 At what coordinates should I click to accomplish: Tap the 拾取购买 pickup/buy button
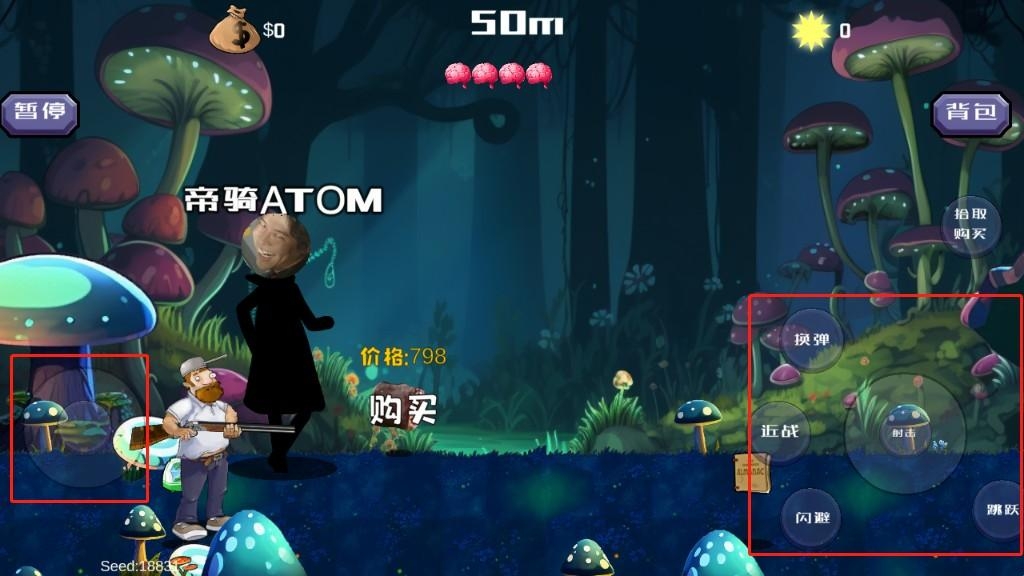pyautogui.click(x=971, y=224)
